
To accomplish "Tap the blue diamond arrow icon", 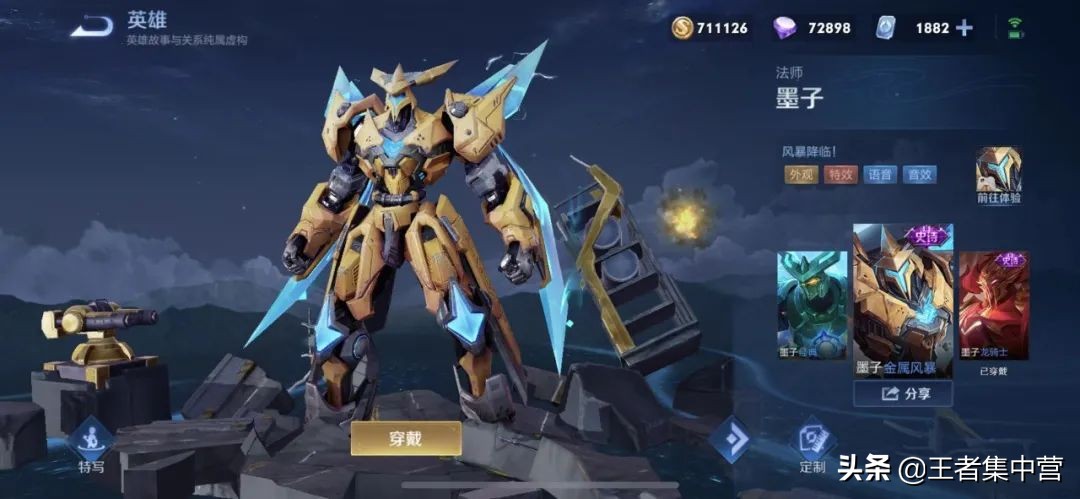I will (x=730, y=440).
